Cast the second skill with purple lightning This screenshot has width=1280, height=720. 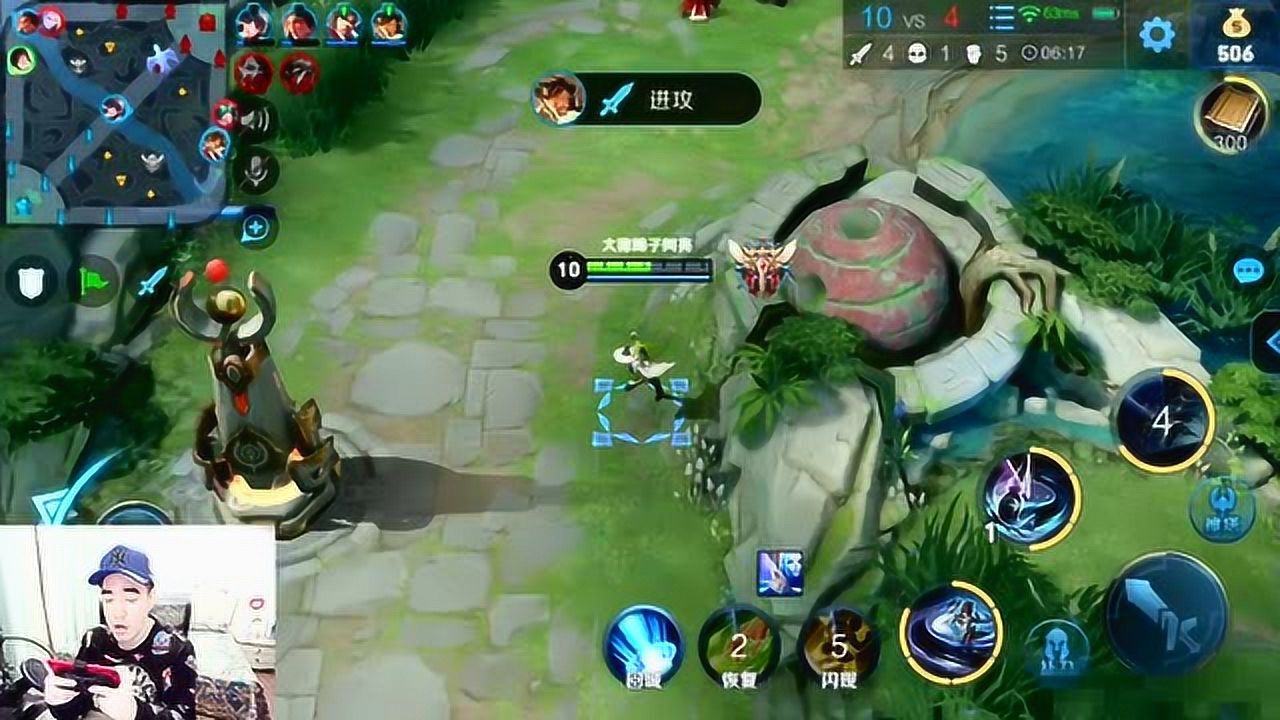click(x=1030, y=498)
